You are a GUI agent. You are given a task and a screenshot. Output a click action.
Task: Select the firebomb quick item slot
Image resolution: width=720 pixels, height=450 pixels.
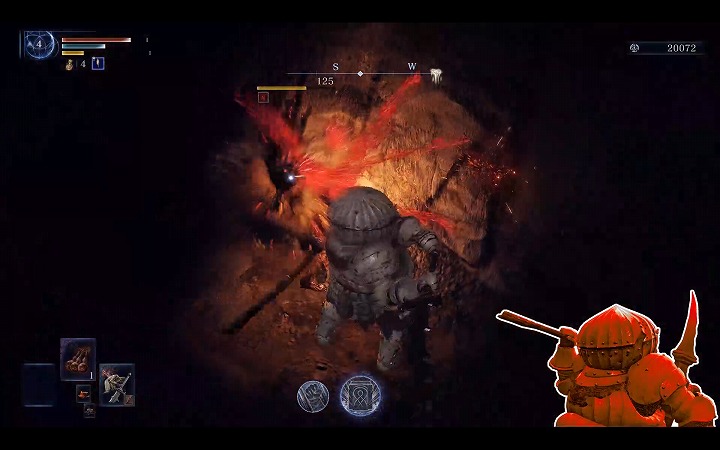[x=78, y=356]
